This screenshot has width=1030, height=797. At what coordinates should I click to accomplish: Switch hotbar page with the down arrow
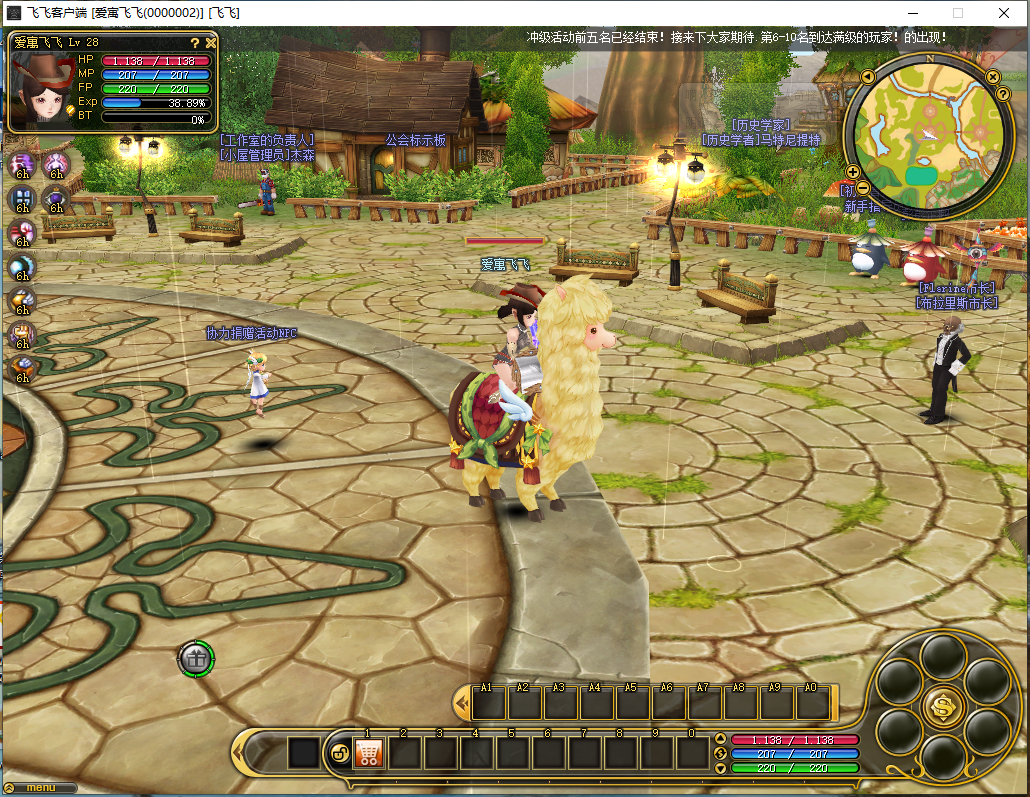[x=720, y=768]
